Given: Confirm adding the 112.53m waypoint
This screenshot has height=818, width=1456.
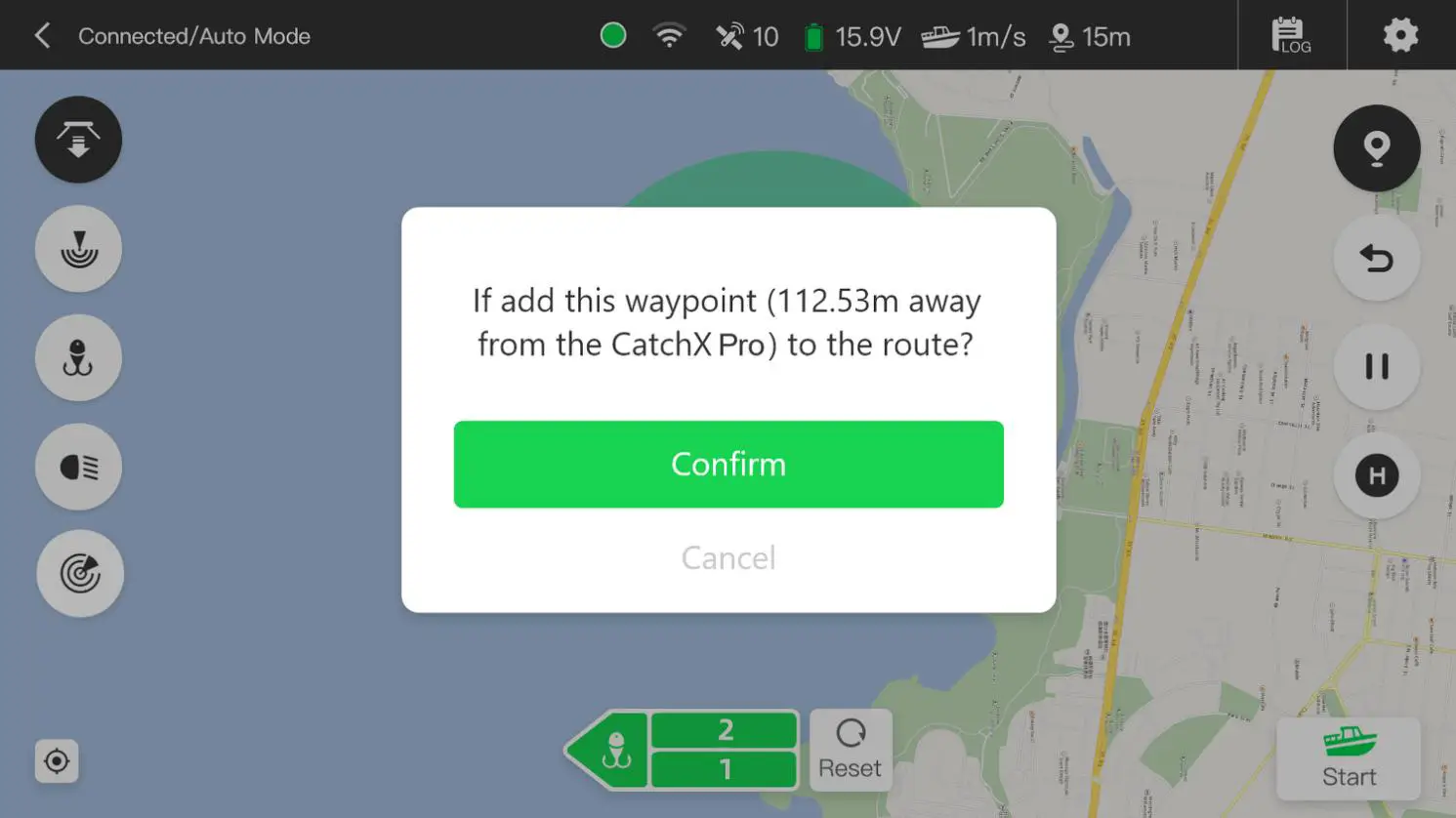Looking at the screenshot, I should 728,465.
